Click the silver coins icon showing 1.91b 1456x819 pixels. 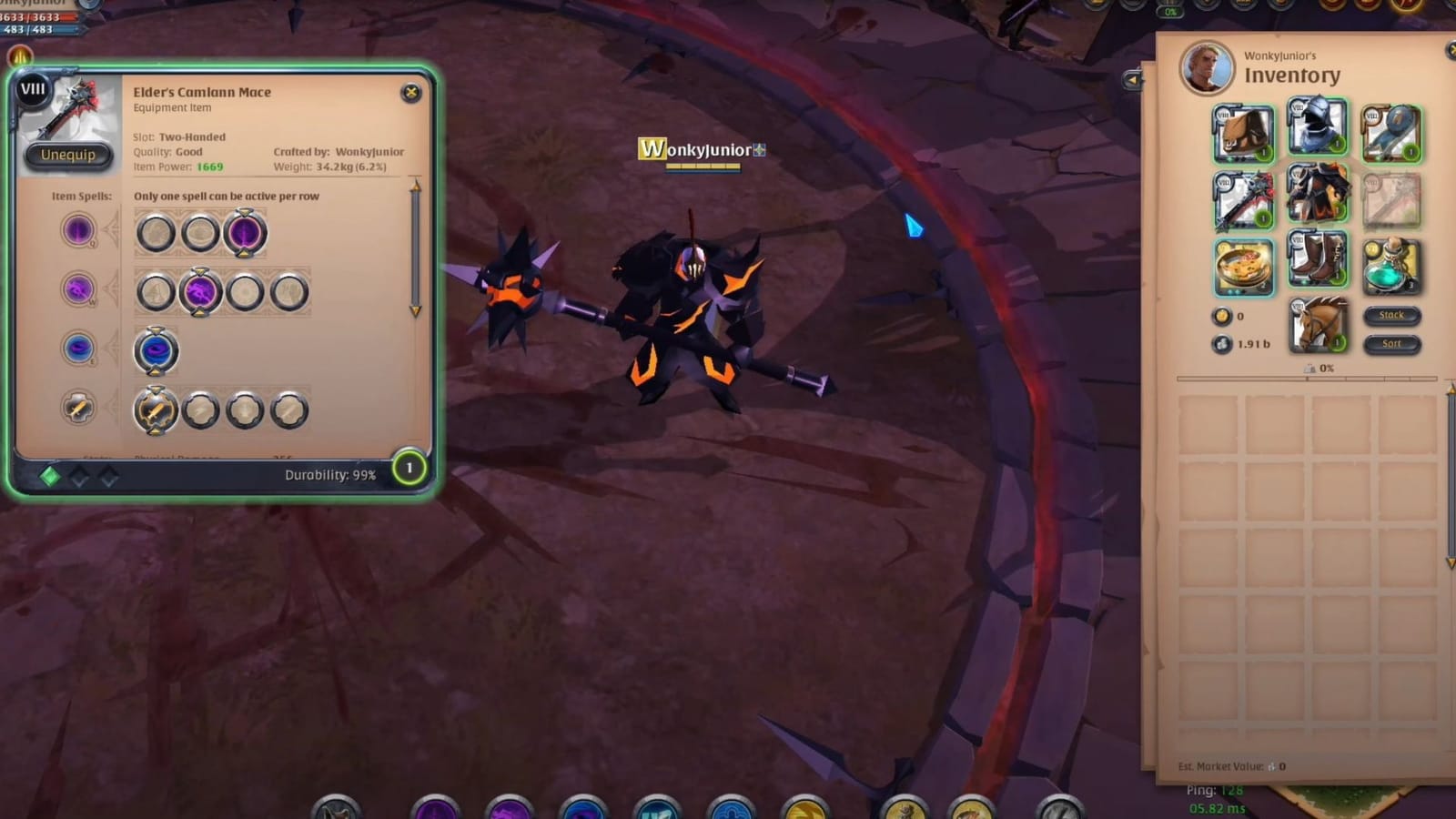coord(1223,344)
